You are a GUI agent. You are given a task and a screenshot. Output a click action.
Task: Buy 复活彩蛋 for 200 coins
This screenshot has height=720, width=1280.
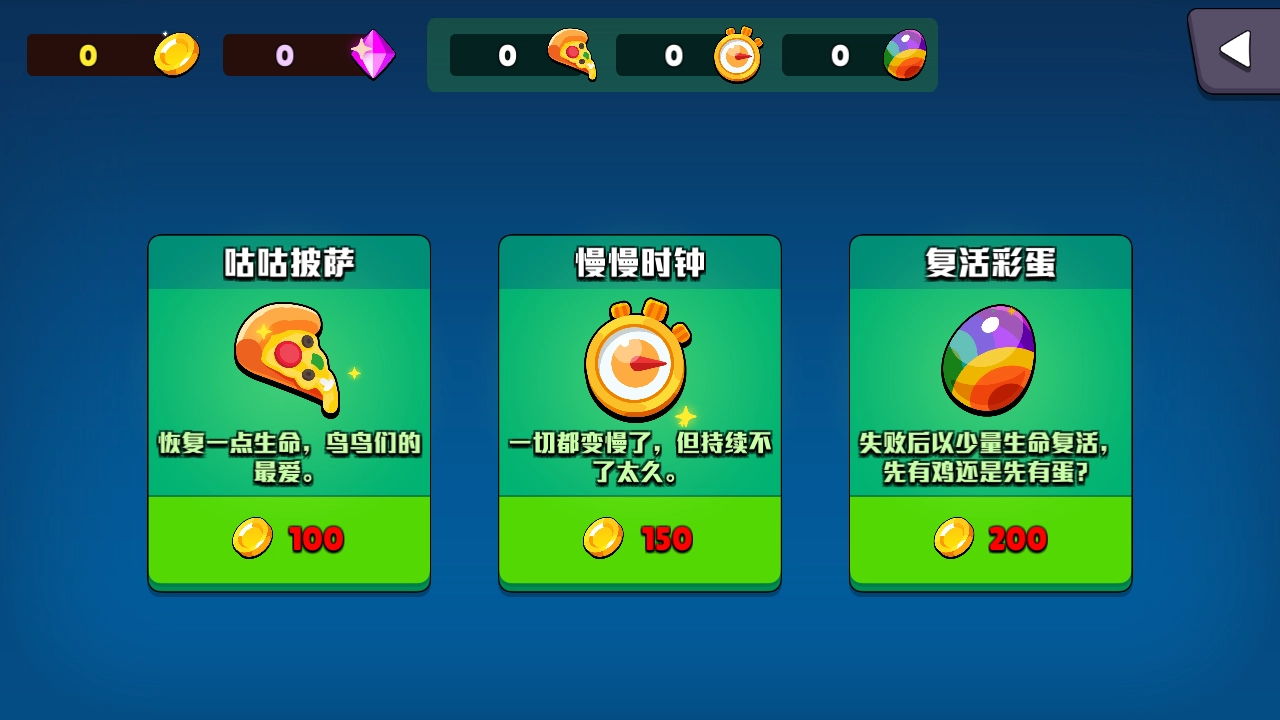(x=990, y=538)
